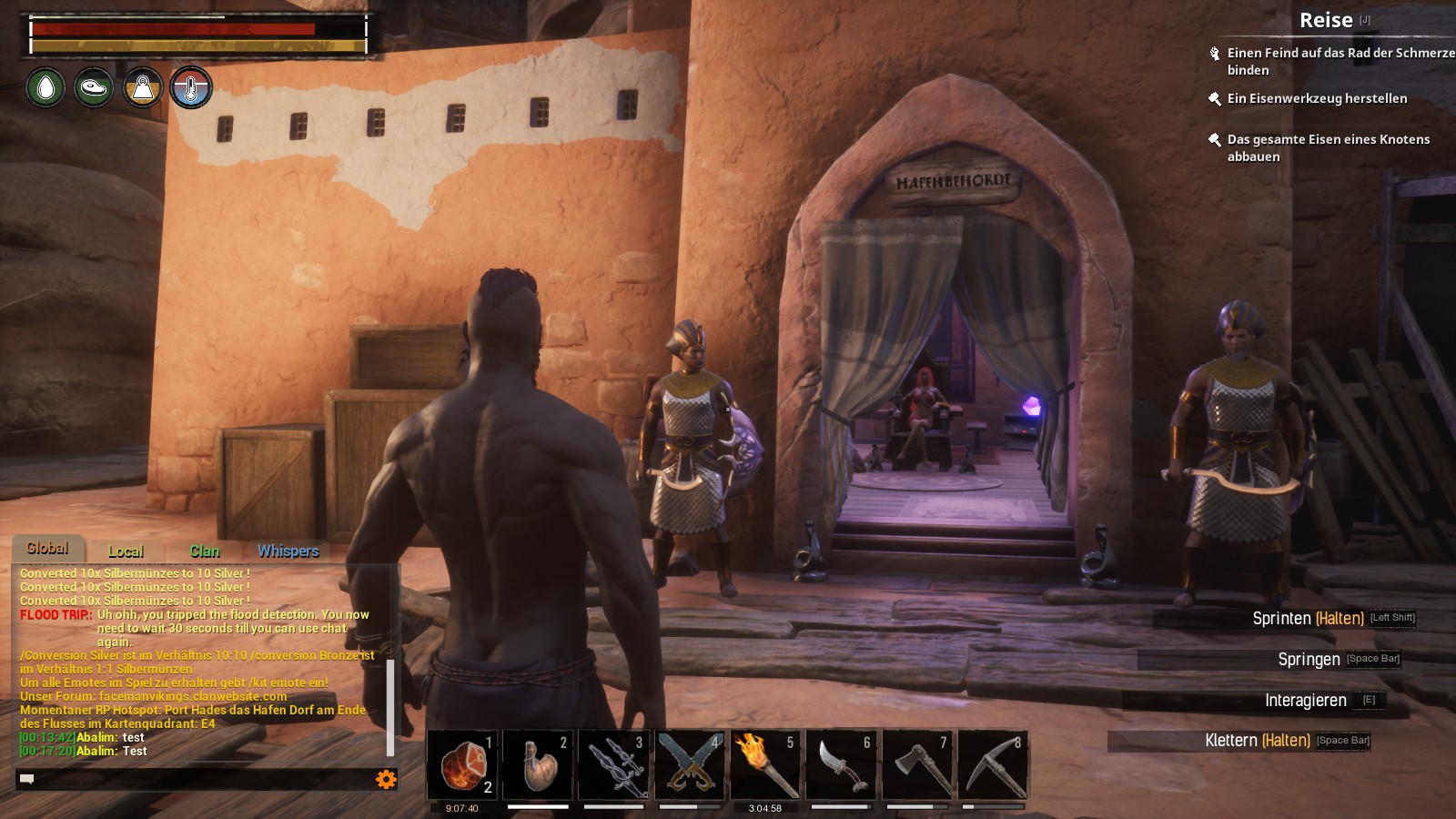Equip the curved skinning knife in slot 6
The height and width of the screenshot is (819, 1456).
pyautogui.click(x=841, y=766)
